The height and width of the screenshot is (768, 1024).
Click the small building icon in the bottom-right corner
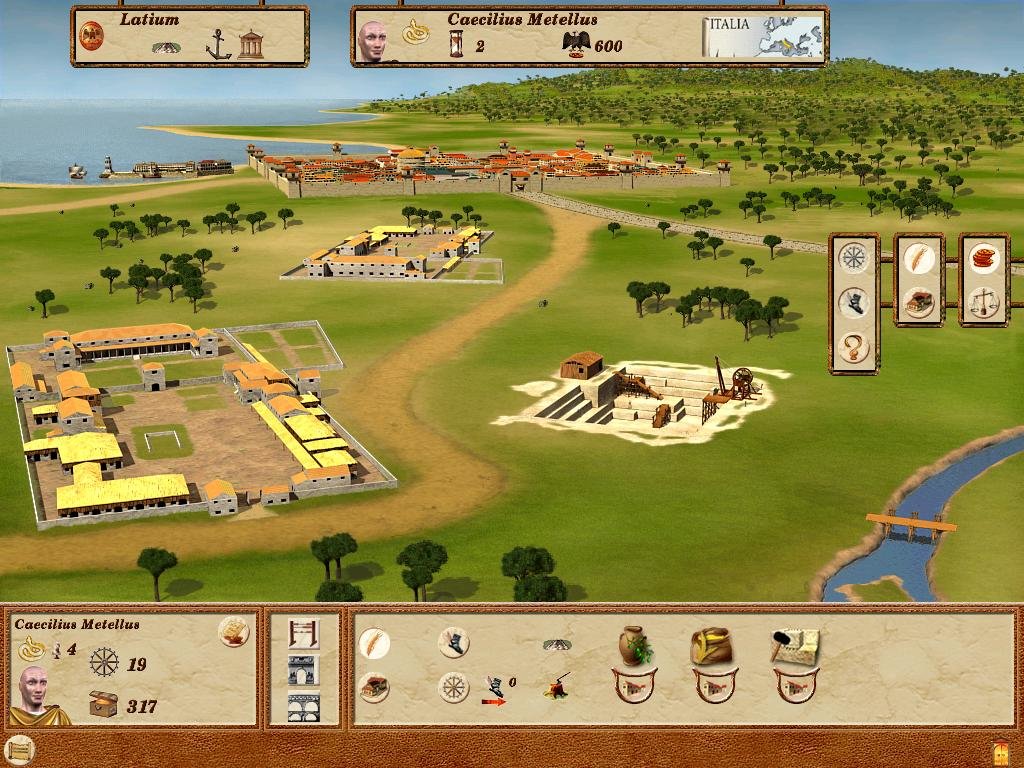tap(1001, 750)
